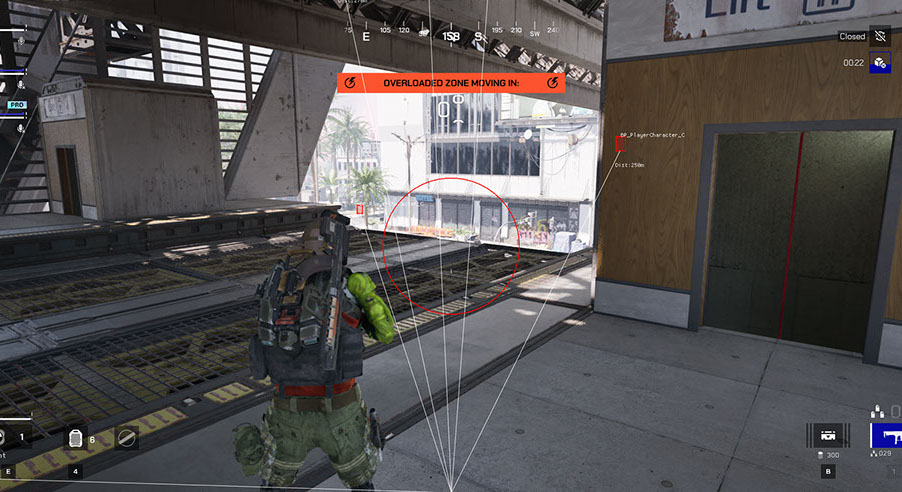Click the Overloaded Zone Moving In banner

point(452,82)
